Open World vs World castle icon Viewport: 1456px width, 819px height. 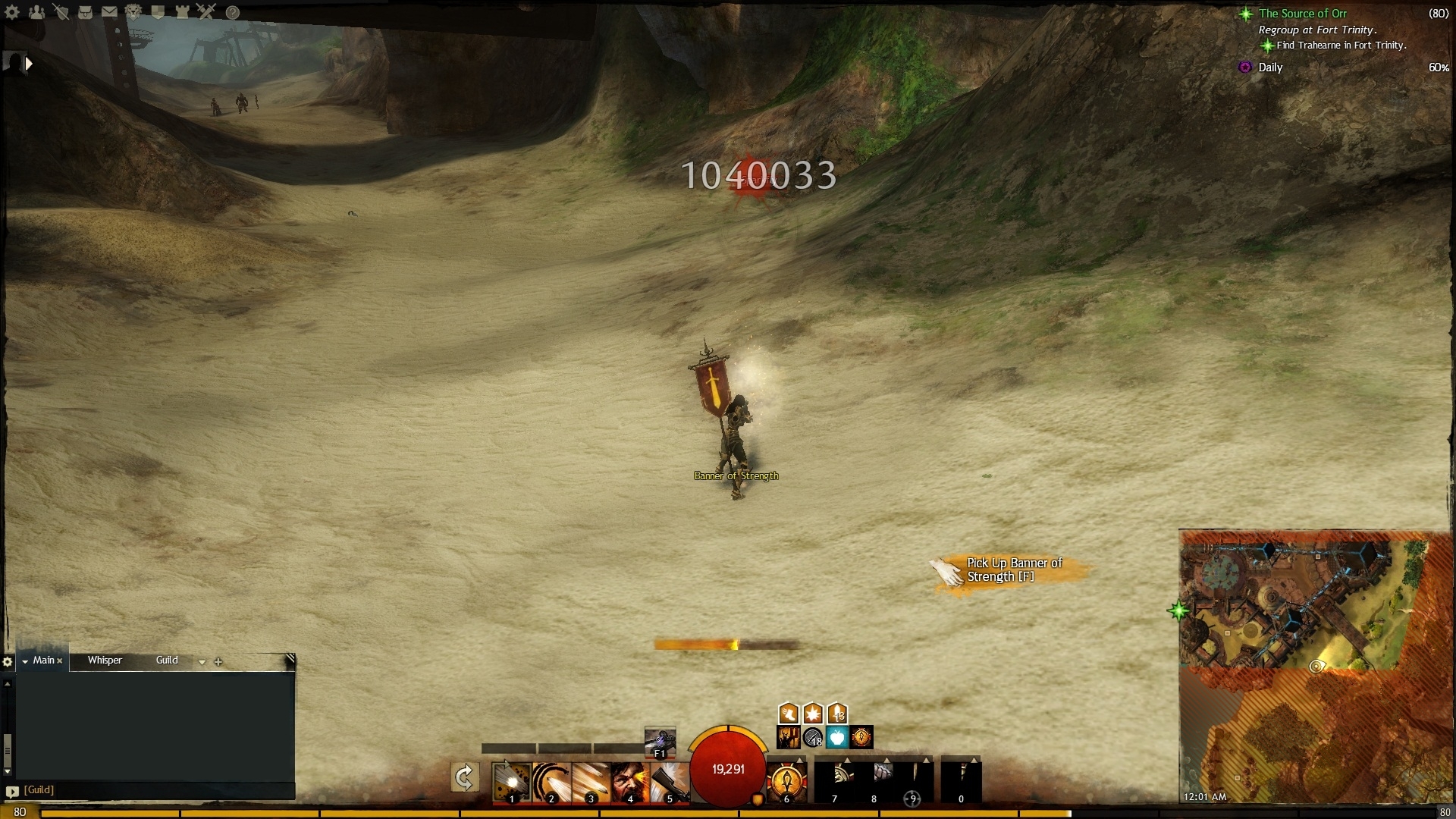click(x=182, y=12)
